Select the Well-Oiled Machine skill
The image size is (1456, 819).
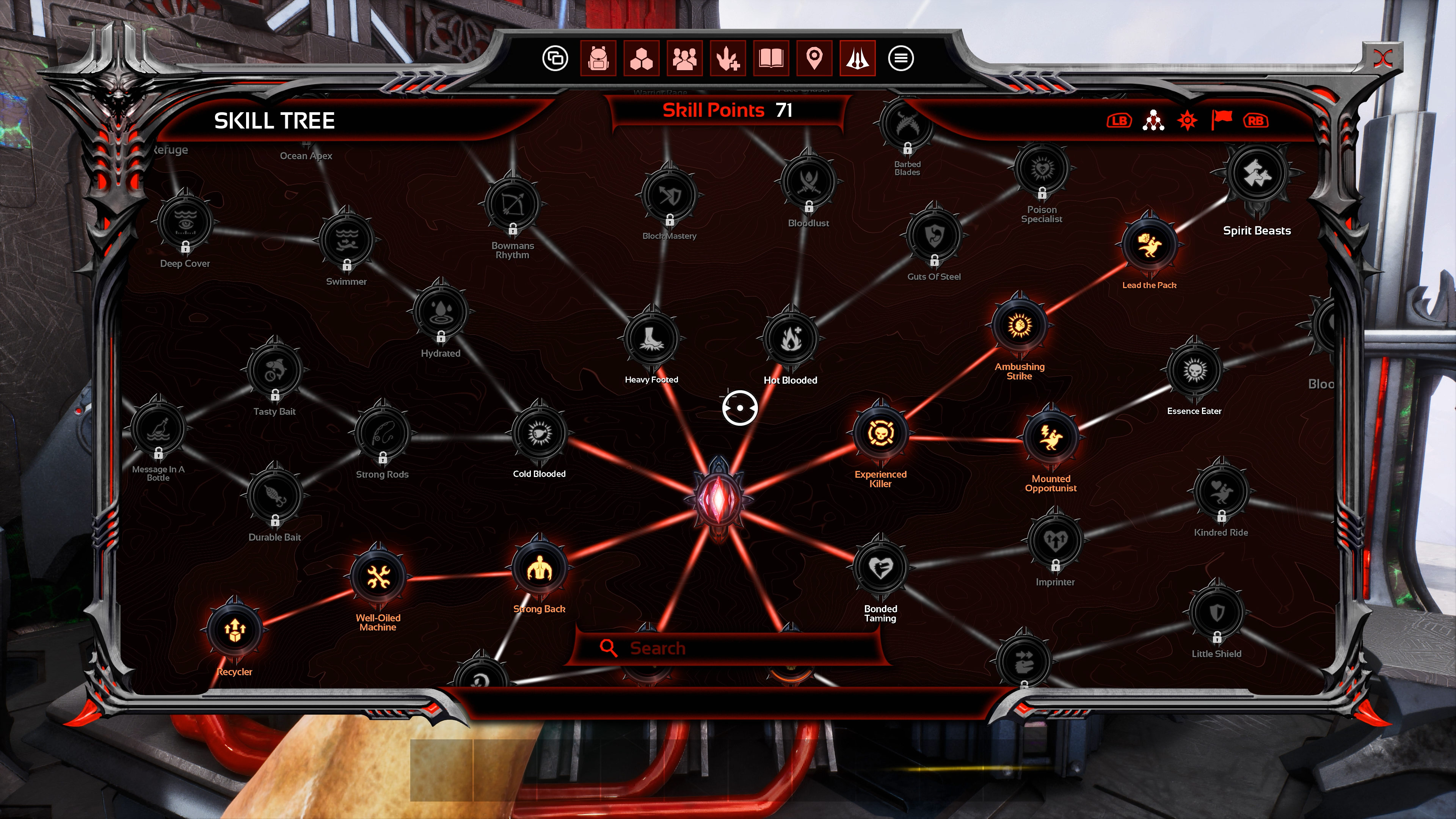tap(378, 576)
